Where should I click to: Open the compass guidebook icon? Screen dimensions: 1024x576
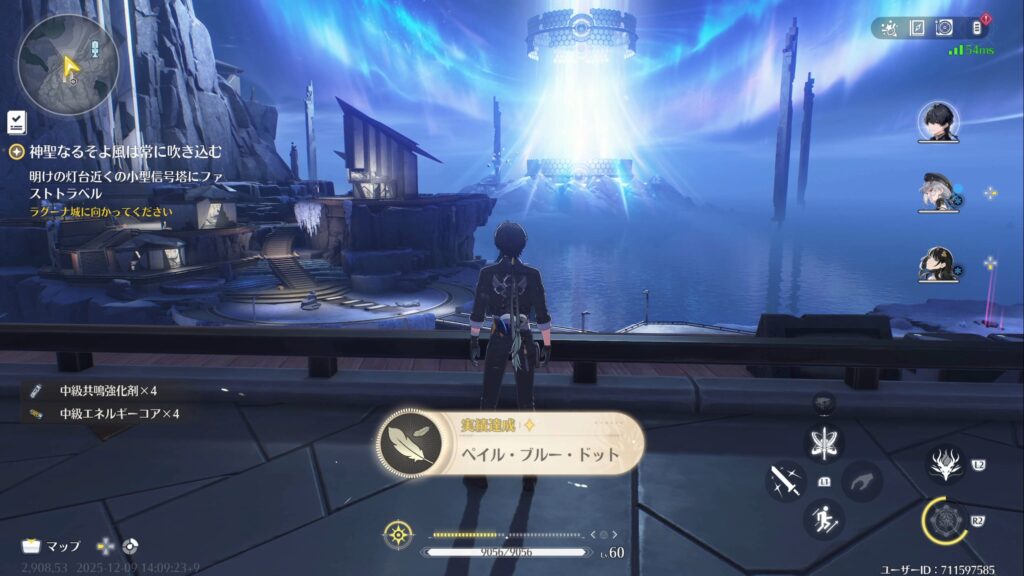click(916, 28)
